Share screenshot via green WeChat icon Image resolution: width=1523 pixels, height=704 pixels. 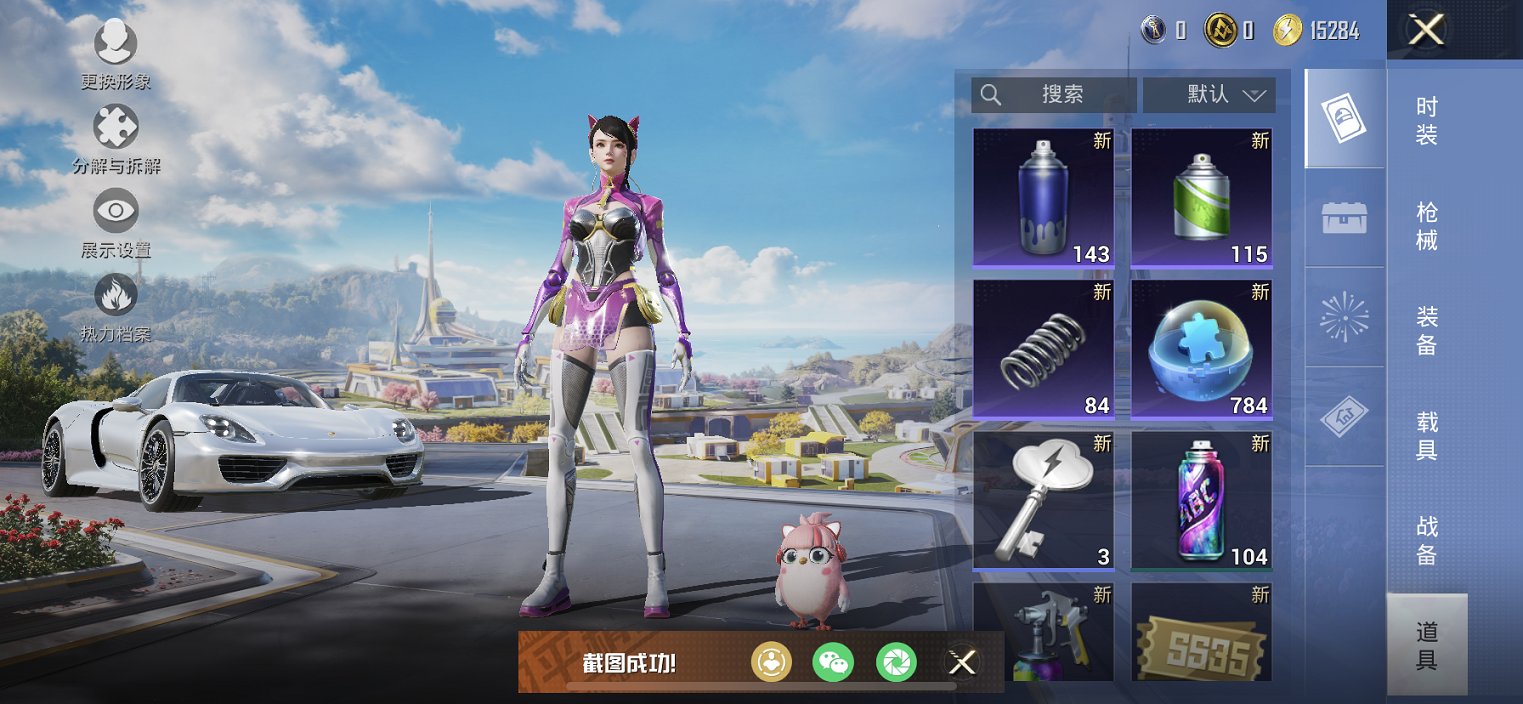tap(833, 661)
